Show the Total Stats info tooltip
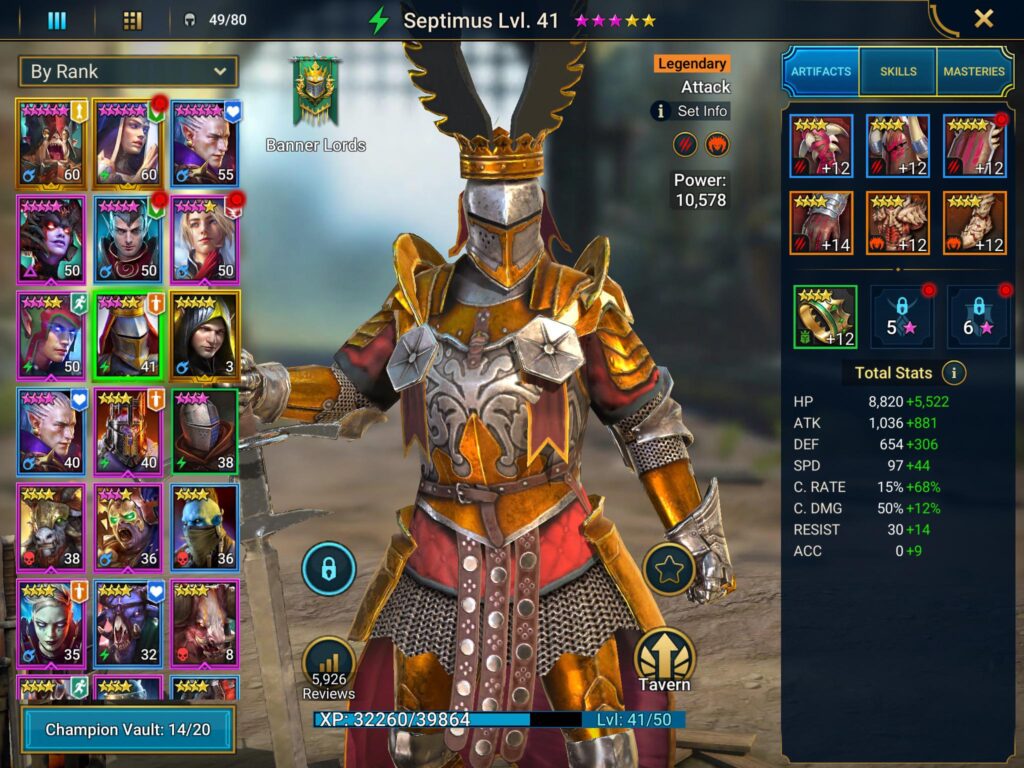The width and height of the screenshot is (1024, 768). 954,373
